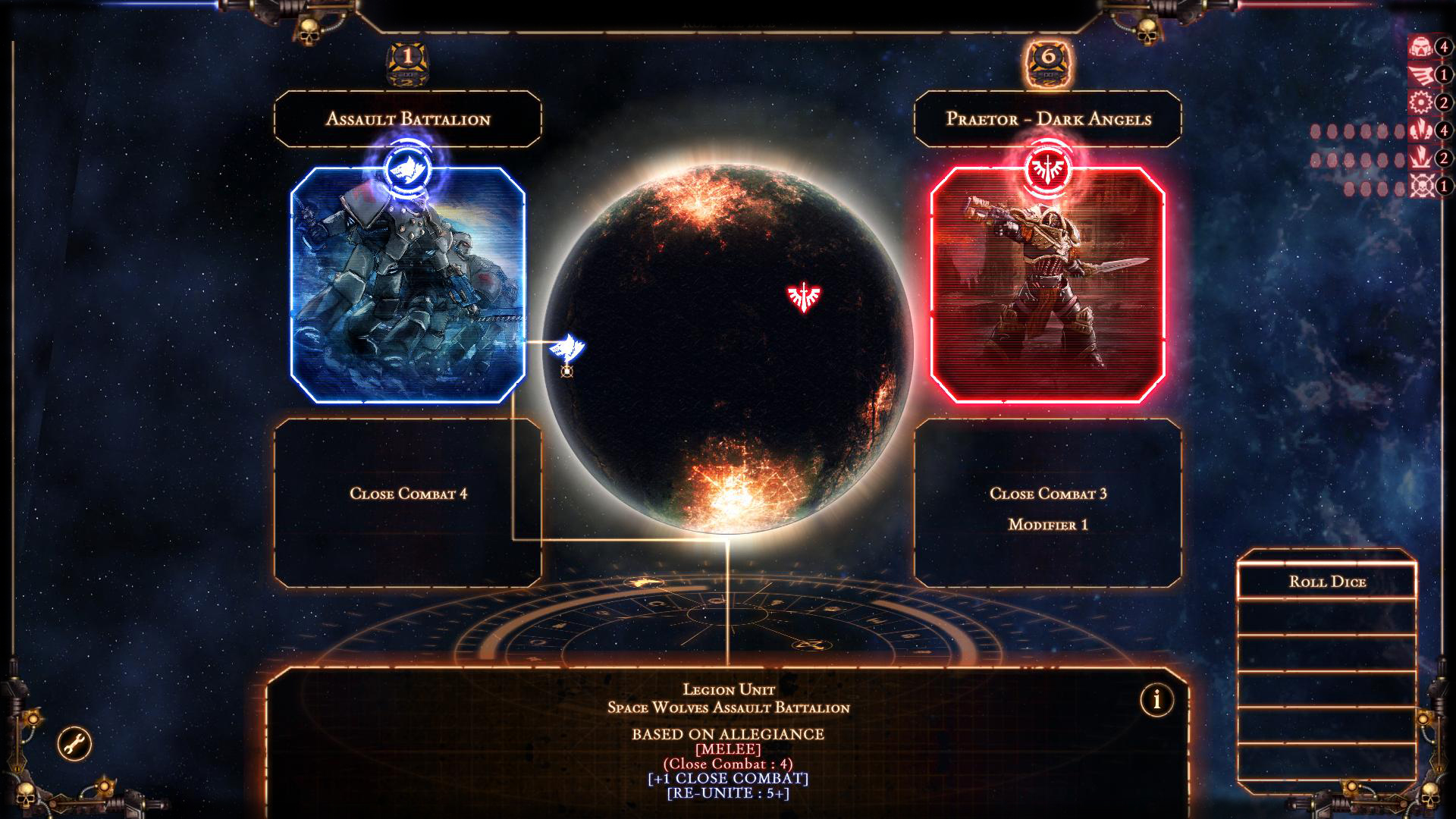This screenshot has height=819, width=1456.
Task: Select the Space Marine helmet counter icon
Action: [1422, 45]
